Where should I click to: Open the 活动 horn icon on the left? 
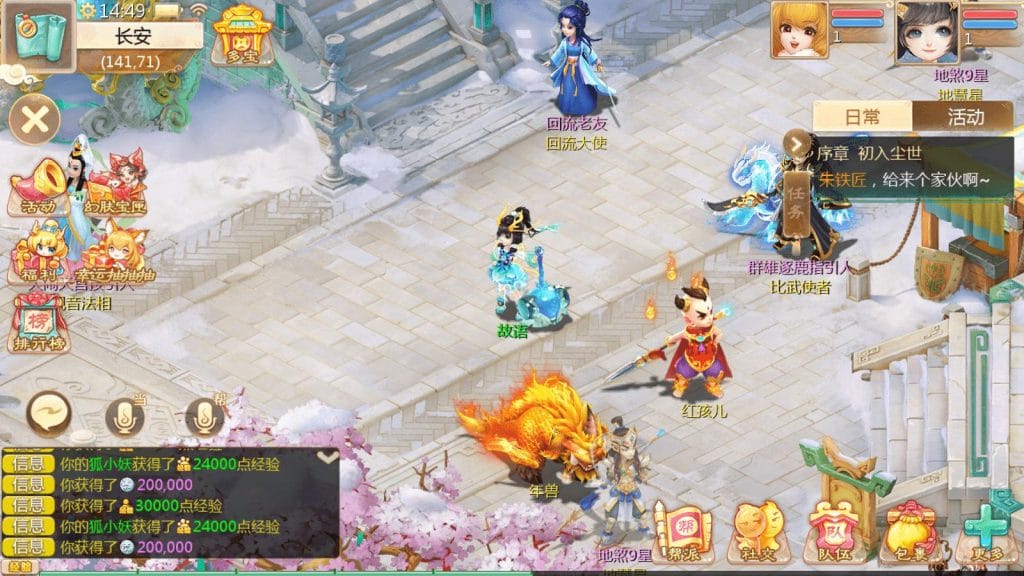[36, 190]
